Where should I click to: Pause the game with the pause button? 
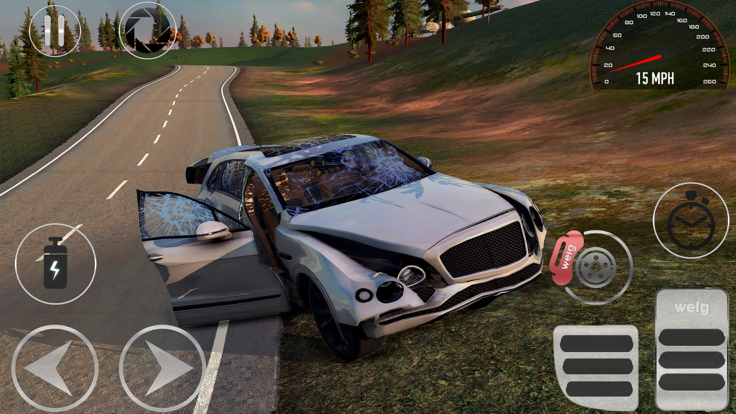tap(53, 30)
